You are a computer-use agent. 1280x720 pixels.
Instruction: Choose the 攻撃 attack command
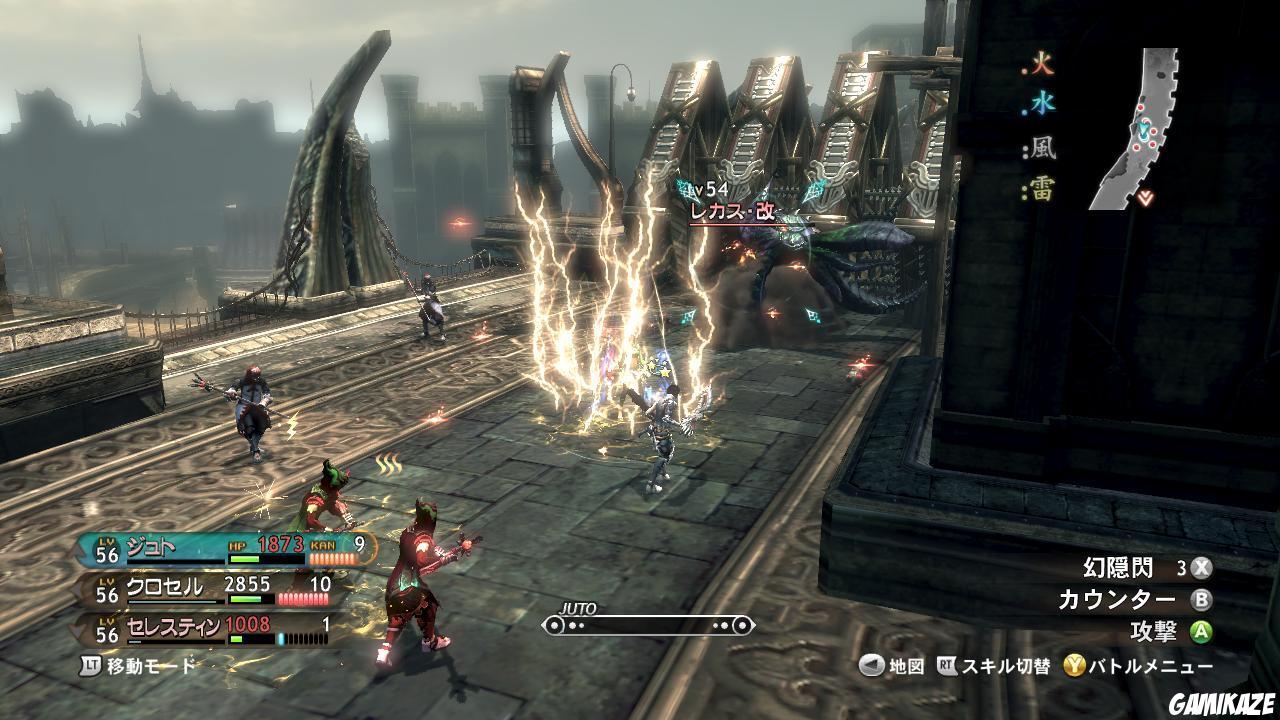[1170, 632]
